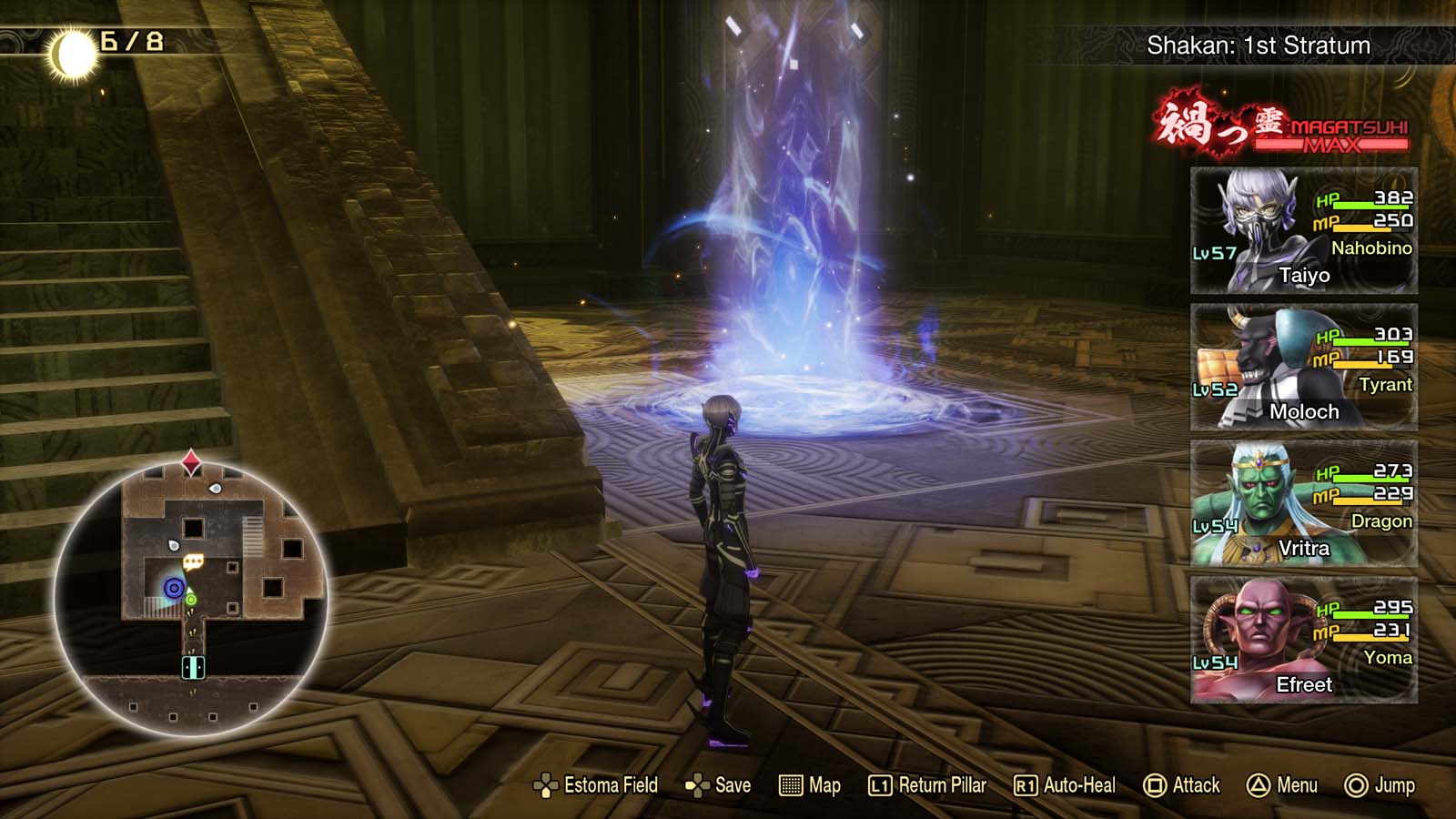This screenshot has width=1456, height=819.
Task: Select Efreet's Yoma party panel
Action: [x=1303, y=642]
